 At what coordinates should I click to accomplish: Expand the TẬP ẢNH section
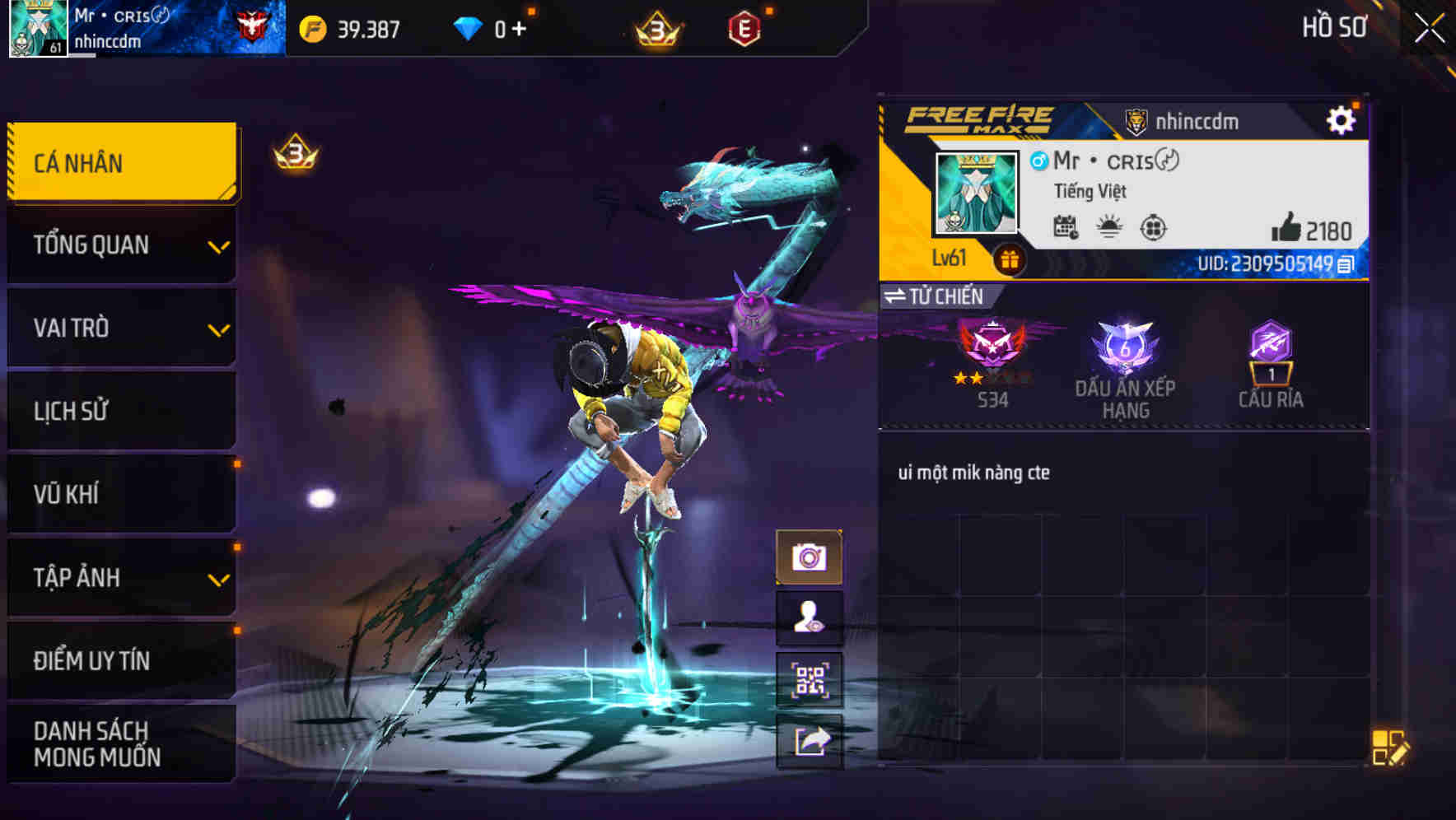(121, 578)
